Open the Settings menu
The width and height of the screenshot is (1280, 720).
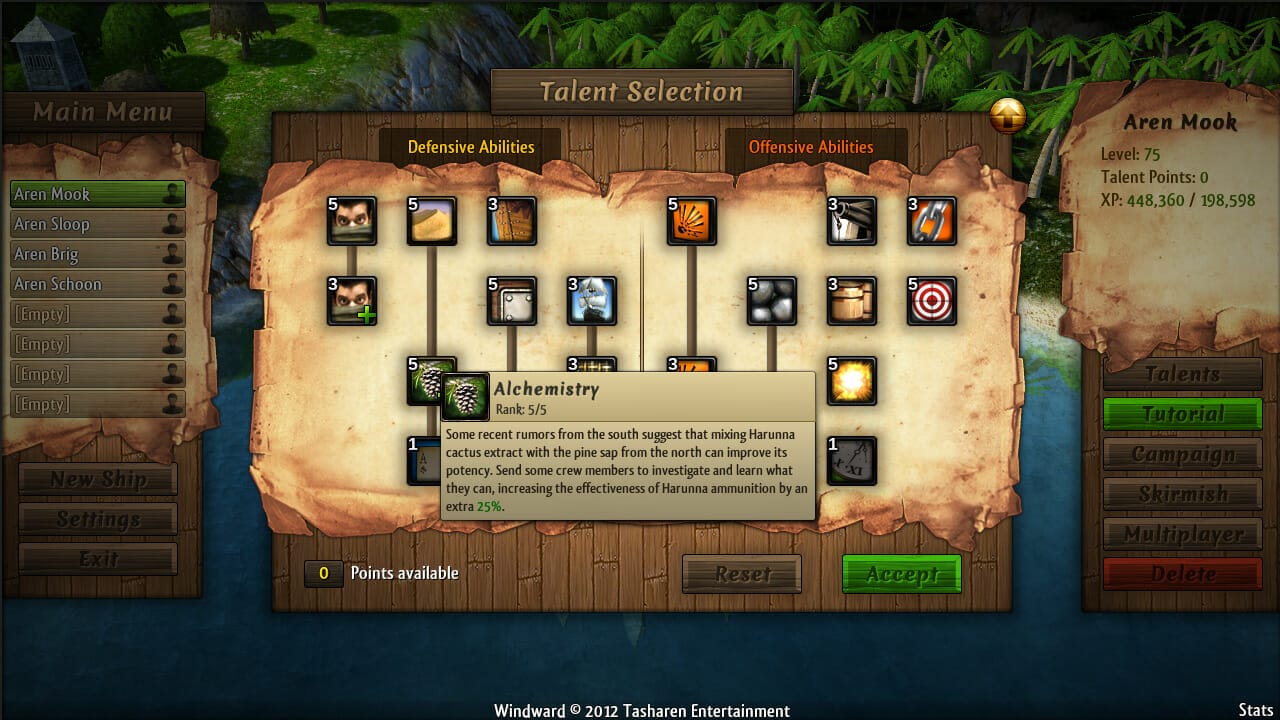[98, 519]
